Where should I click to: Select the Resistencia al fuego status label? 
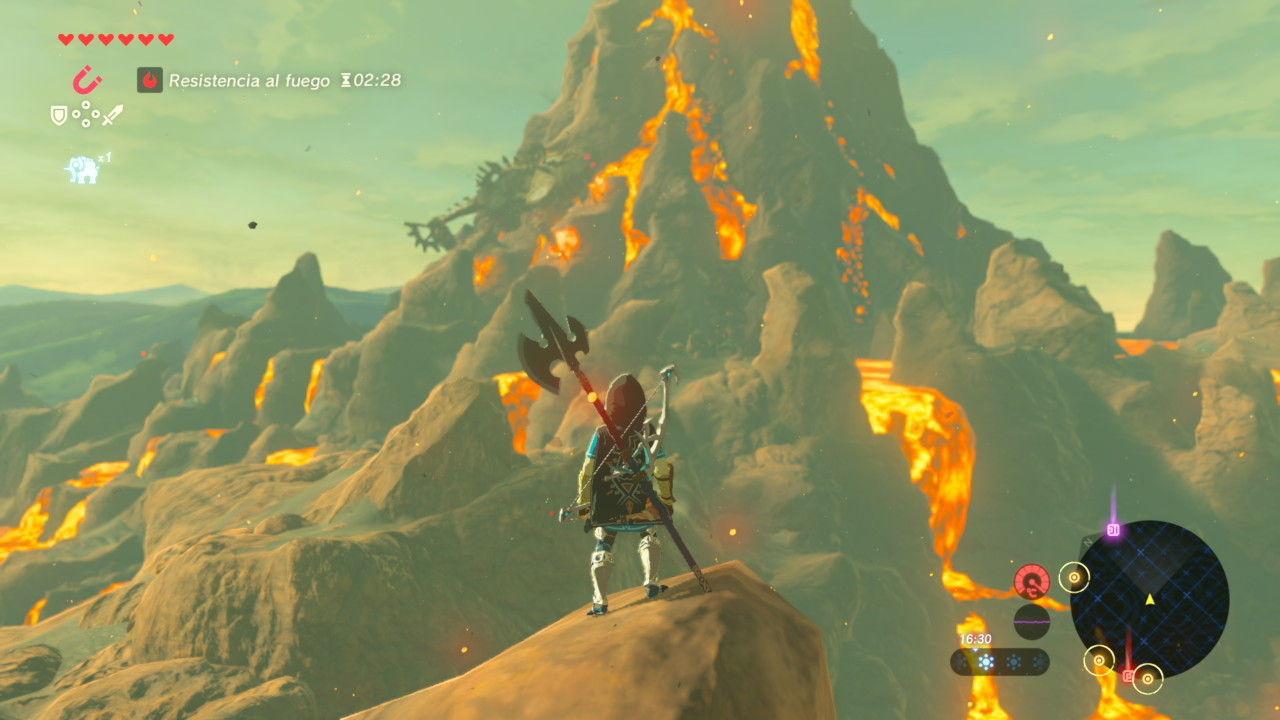click(248, 79)
